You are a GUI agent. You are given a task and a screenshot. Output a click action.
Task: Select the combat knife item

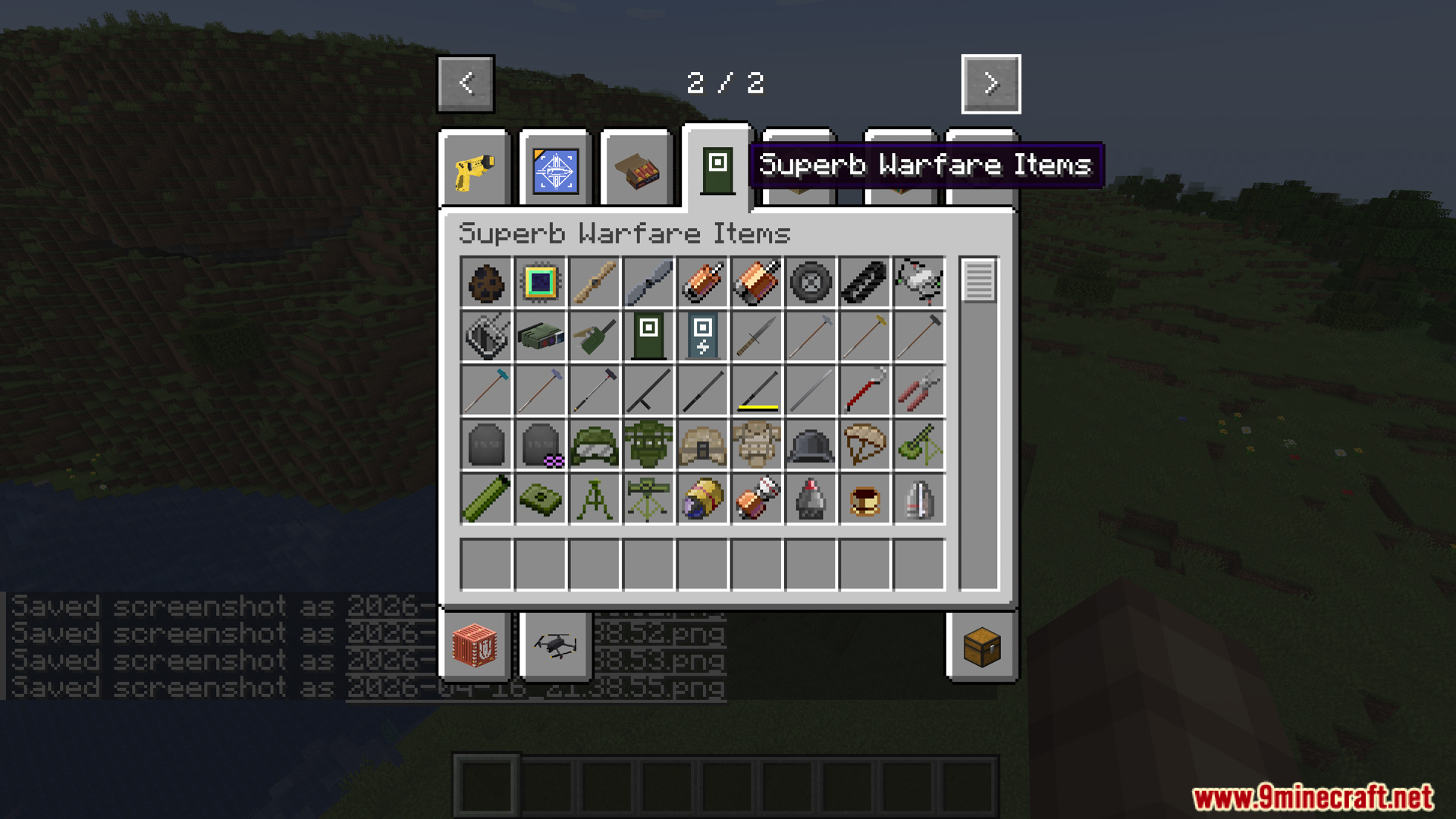(757, 336)
